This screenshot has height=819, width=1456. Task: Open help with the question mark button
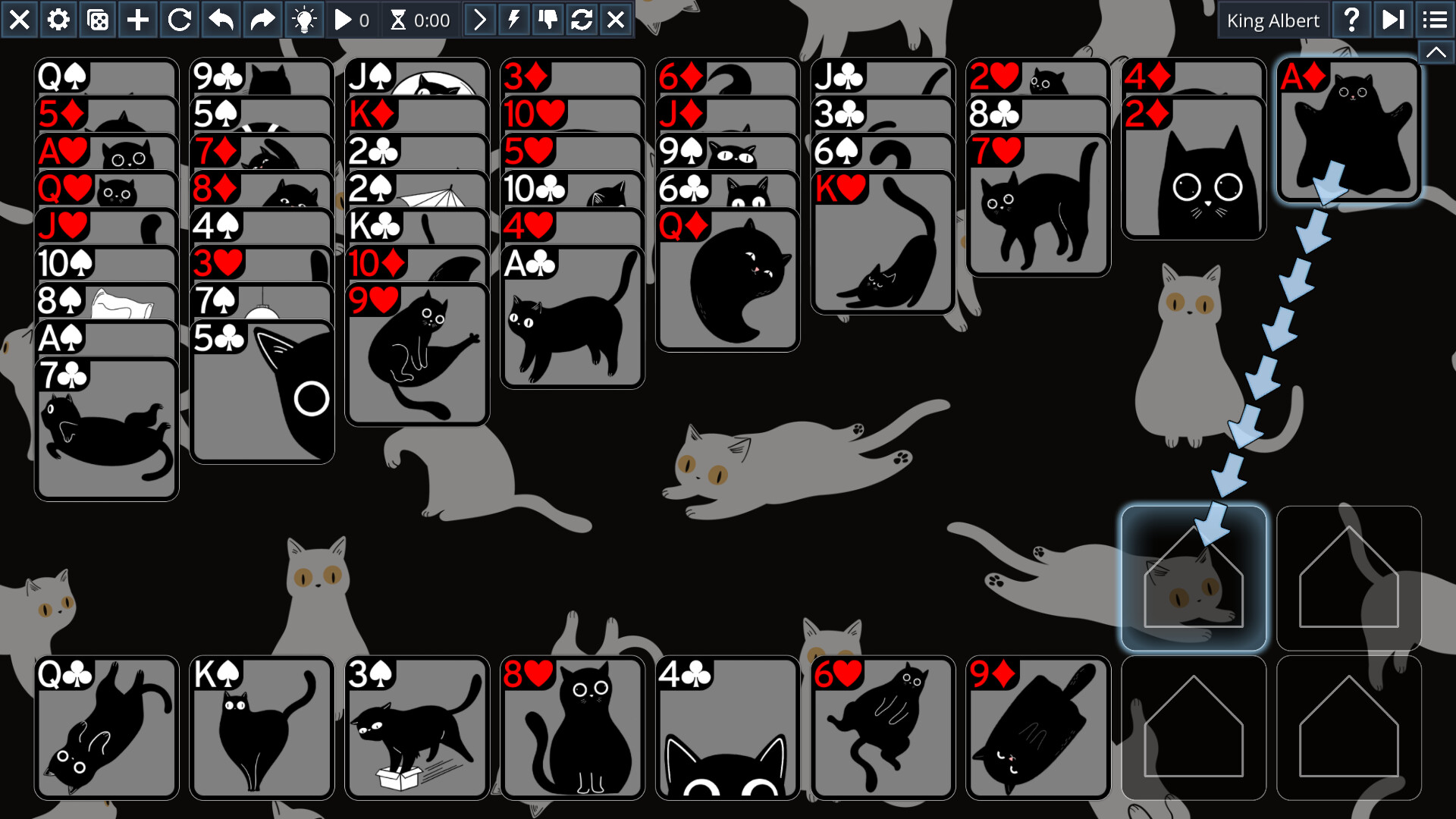(x=1351, y=20)
